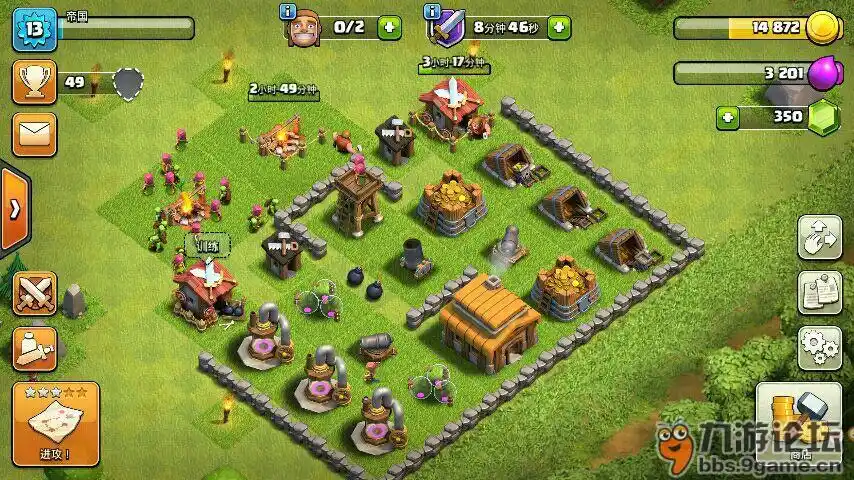Expand the orange side arrow tab
Image resolution: width=854 pixels, height=480 pixels.
tap(14, 209)
